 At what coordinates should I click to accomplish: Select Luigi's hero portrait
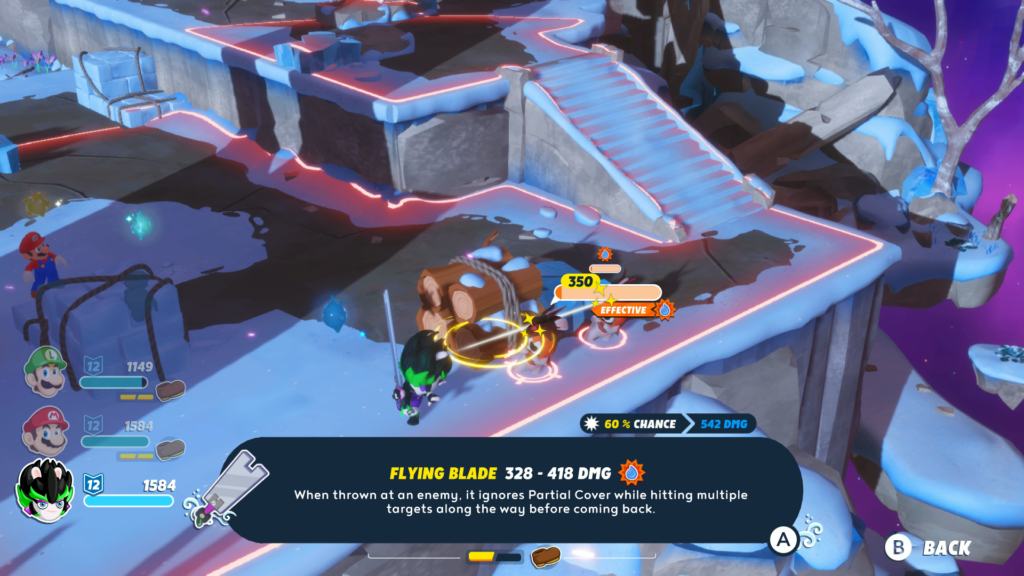pyautogui.click(x=46, y=371)
